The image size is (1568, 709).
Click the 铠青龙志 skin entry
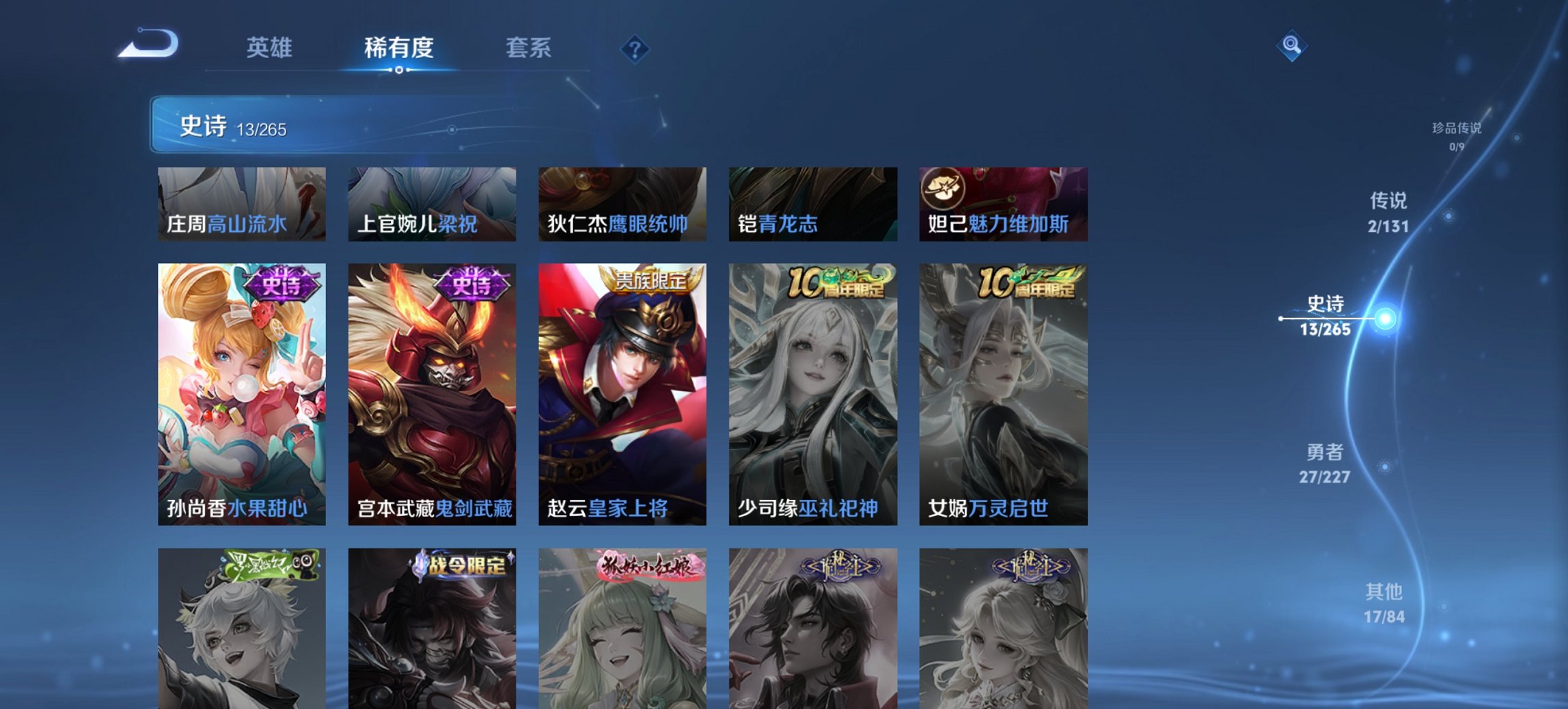pos(813,205)
